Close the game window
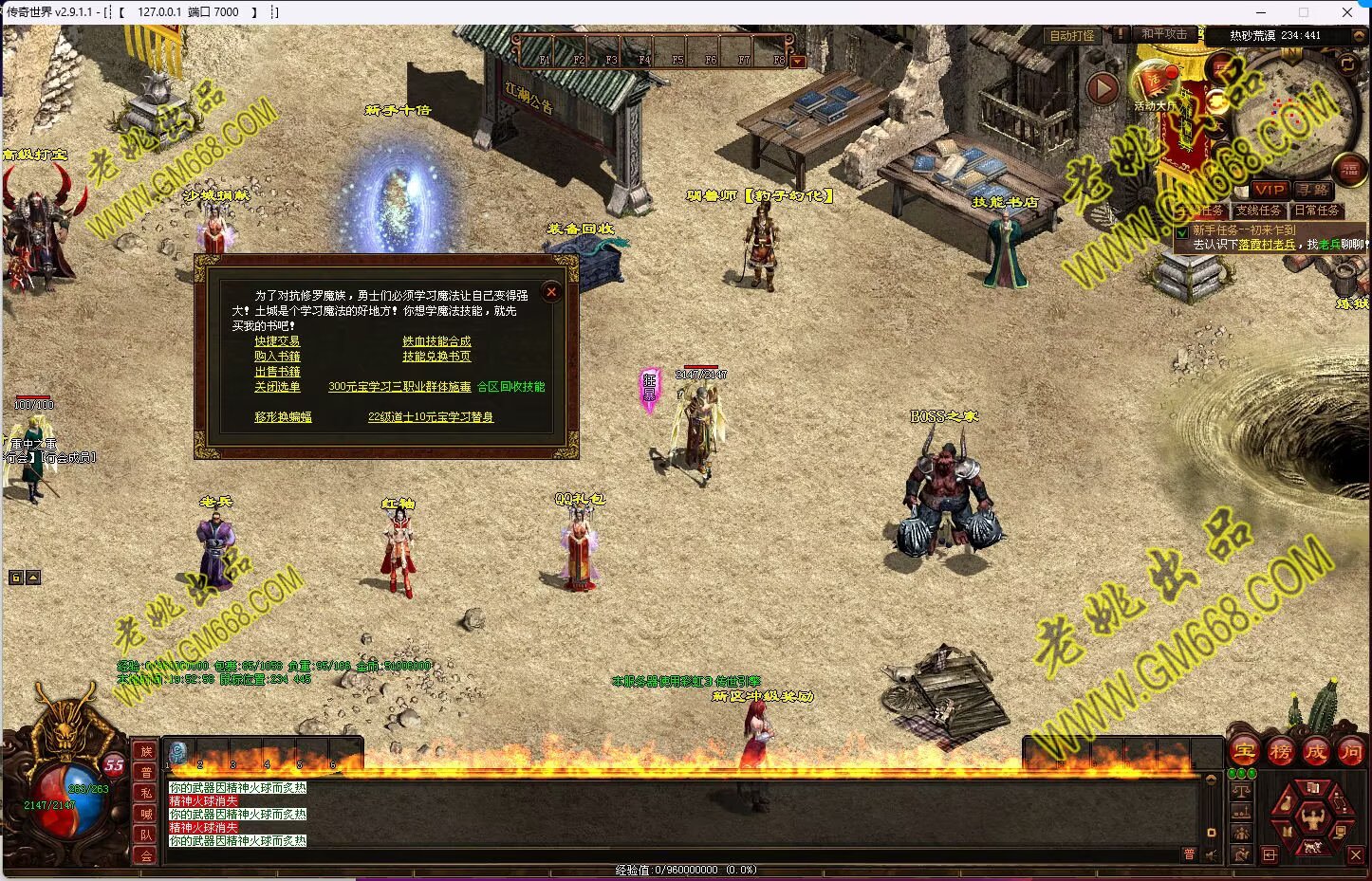This screenshot has width=1372, height=881. pos(1347,12)
